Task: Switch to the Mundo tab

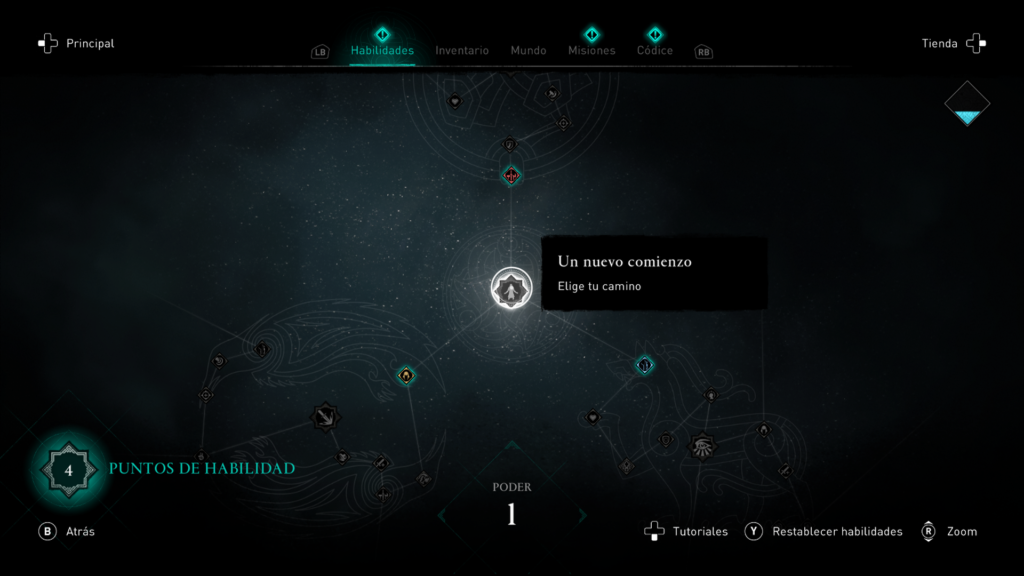Action: 528,50
